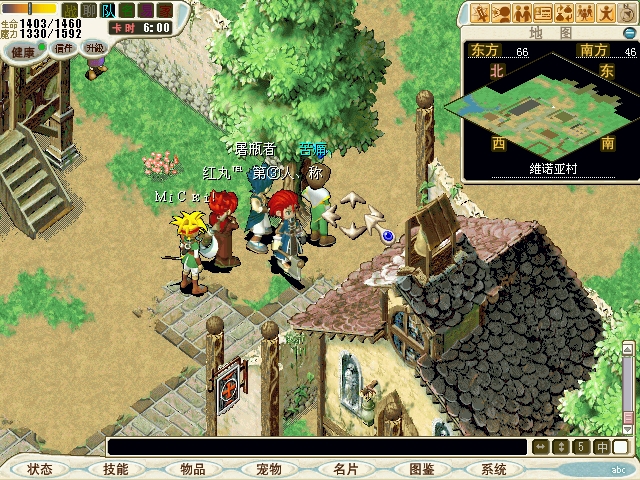Open the 技能 (Skills) menu
Image resolution: width=640 pixels, height=480 pixels.
click(x=115, y=469)
